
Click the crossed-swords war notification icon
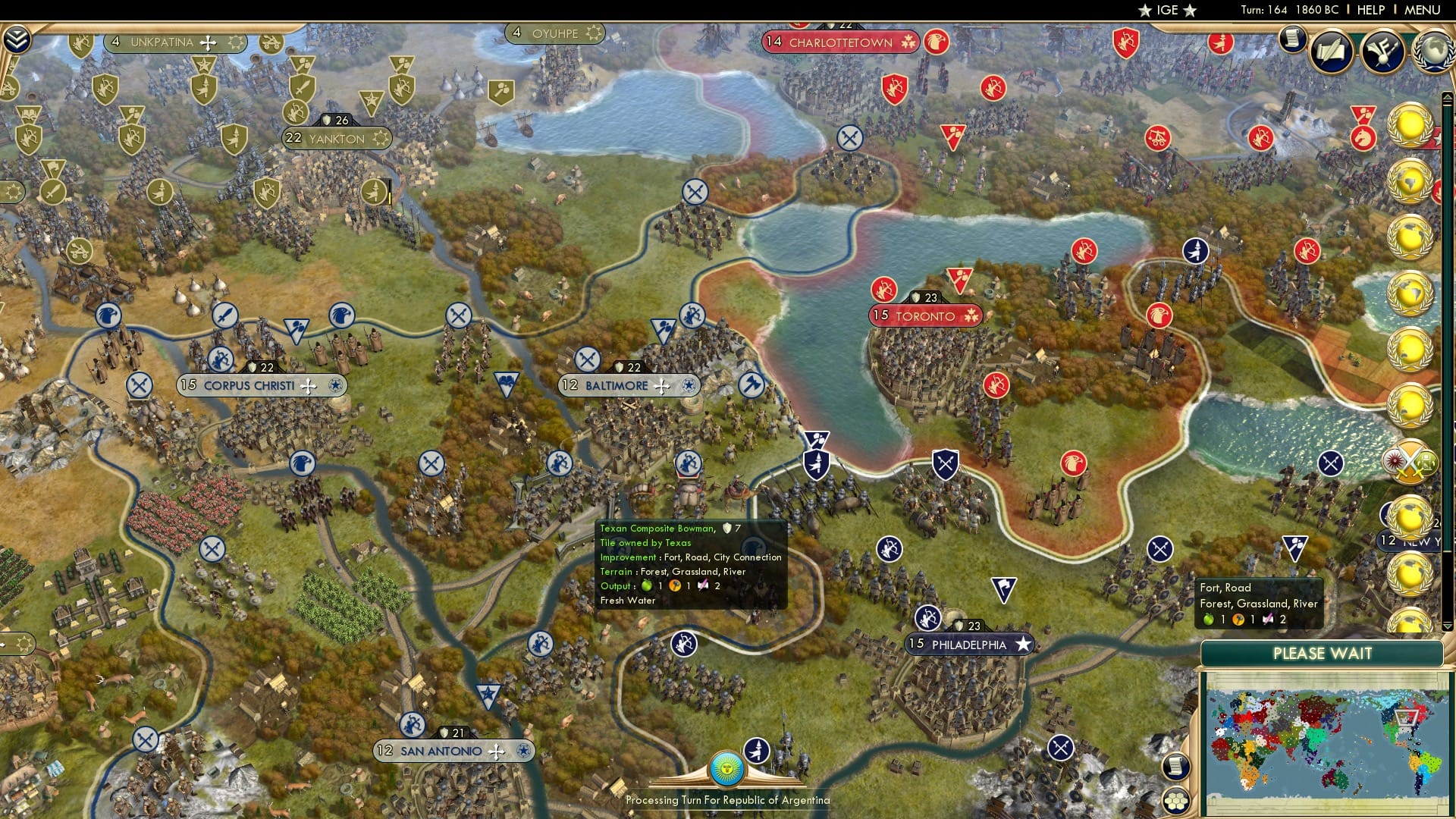tap(1412, 460)
